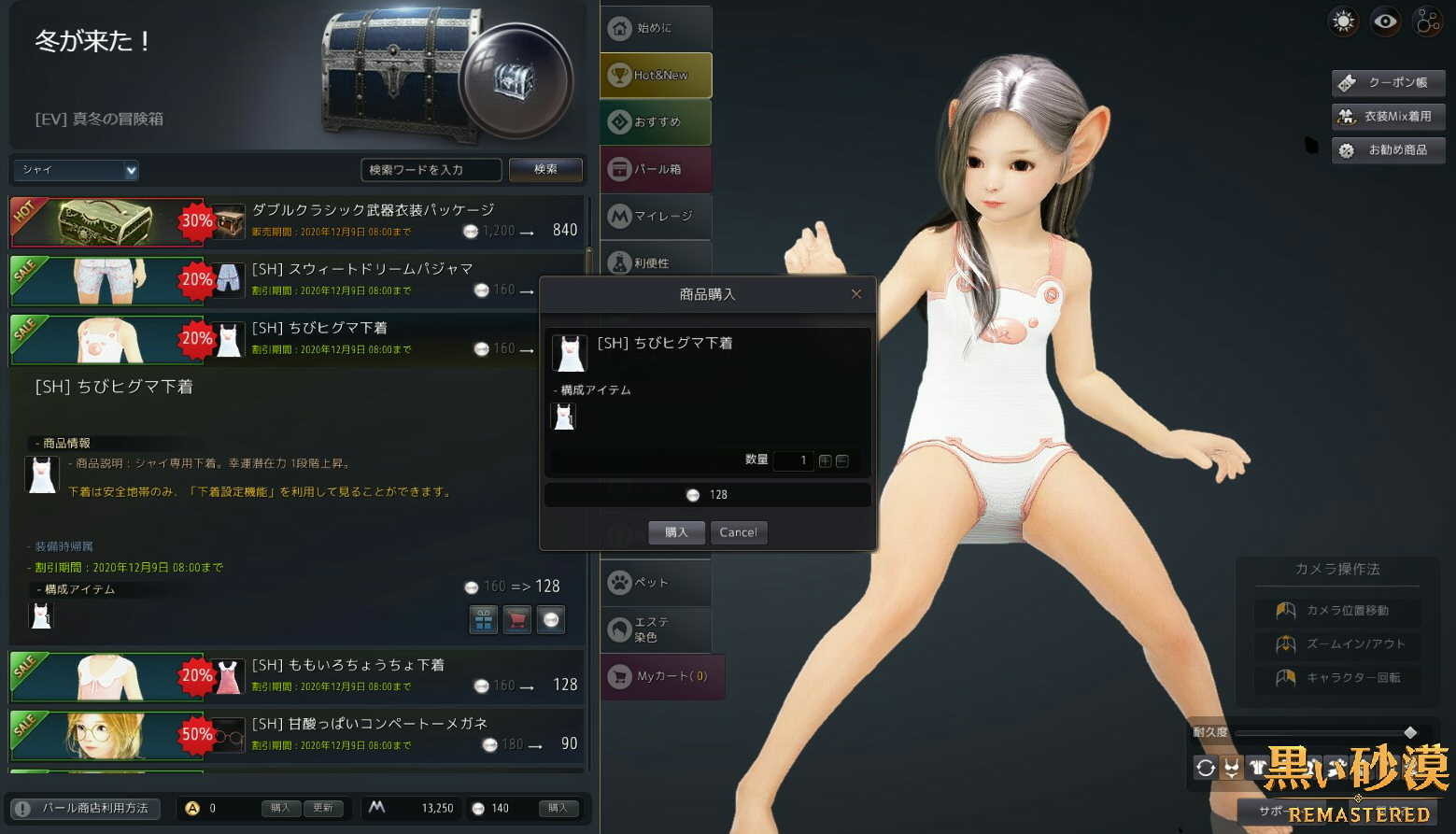Open the クーポン帳 panel

point(1388,82)
